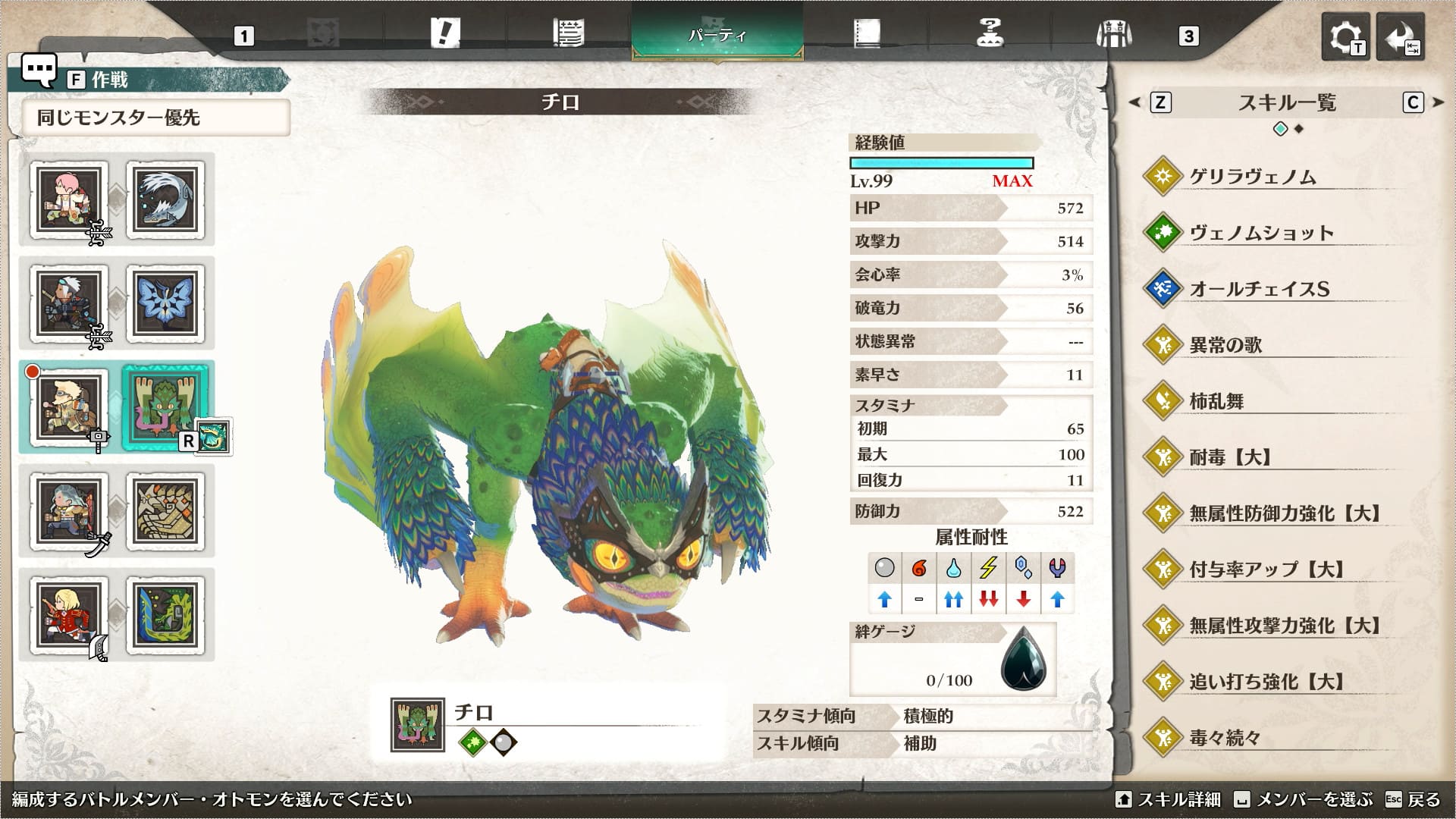Choose the オールチェイスS skill entry
This screenshot has width=1456, height=819.
click(x=1259, y=289)
